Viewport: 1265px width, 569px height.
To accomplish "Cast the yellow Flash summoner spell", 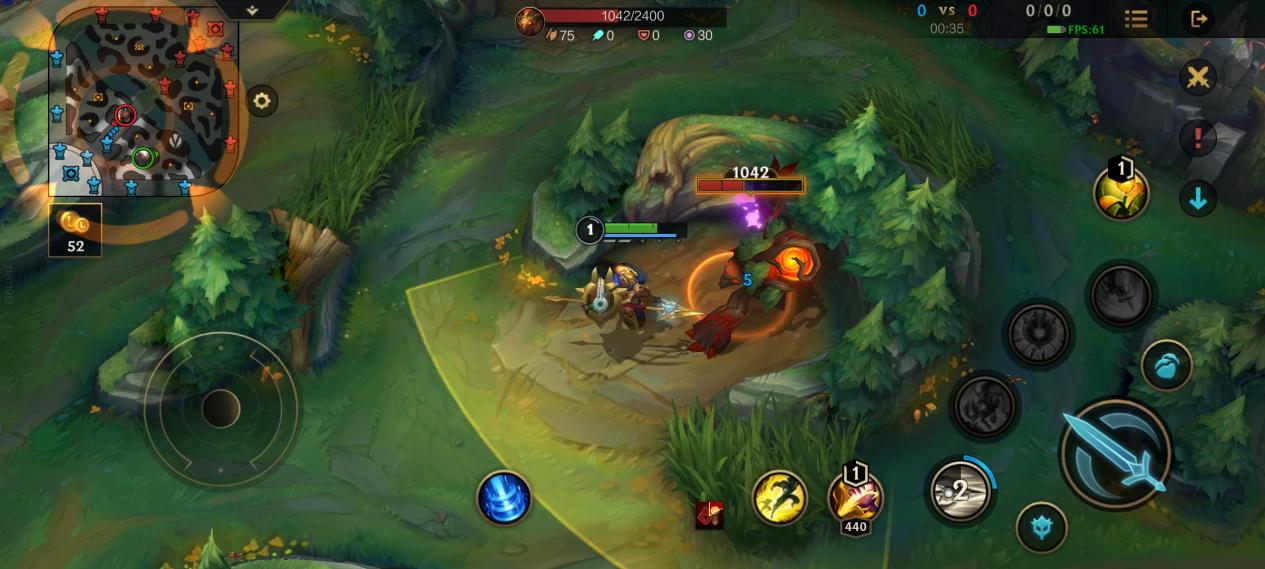I will pos(779,497).
